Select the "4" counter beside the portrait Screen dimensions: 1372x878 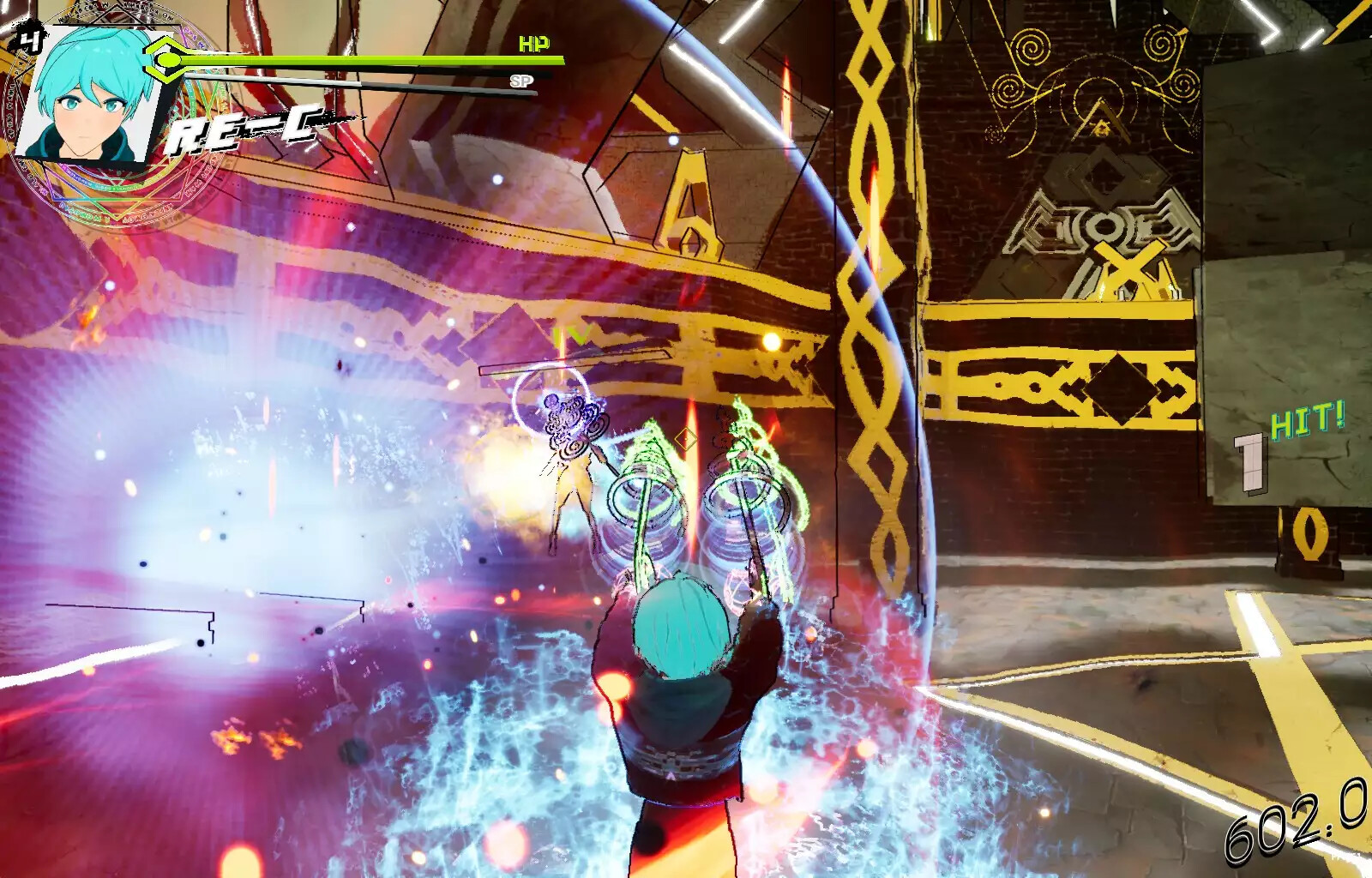click(28, 36)
